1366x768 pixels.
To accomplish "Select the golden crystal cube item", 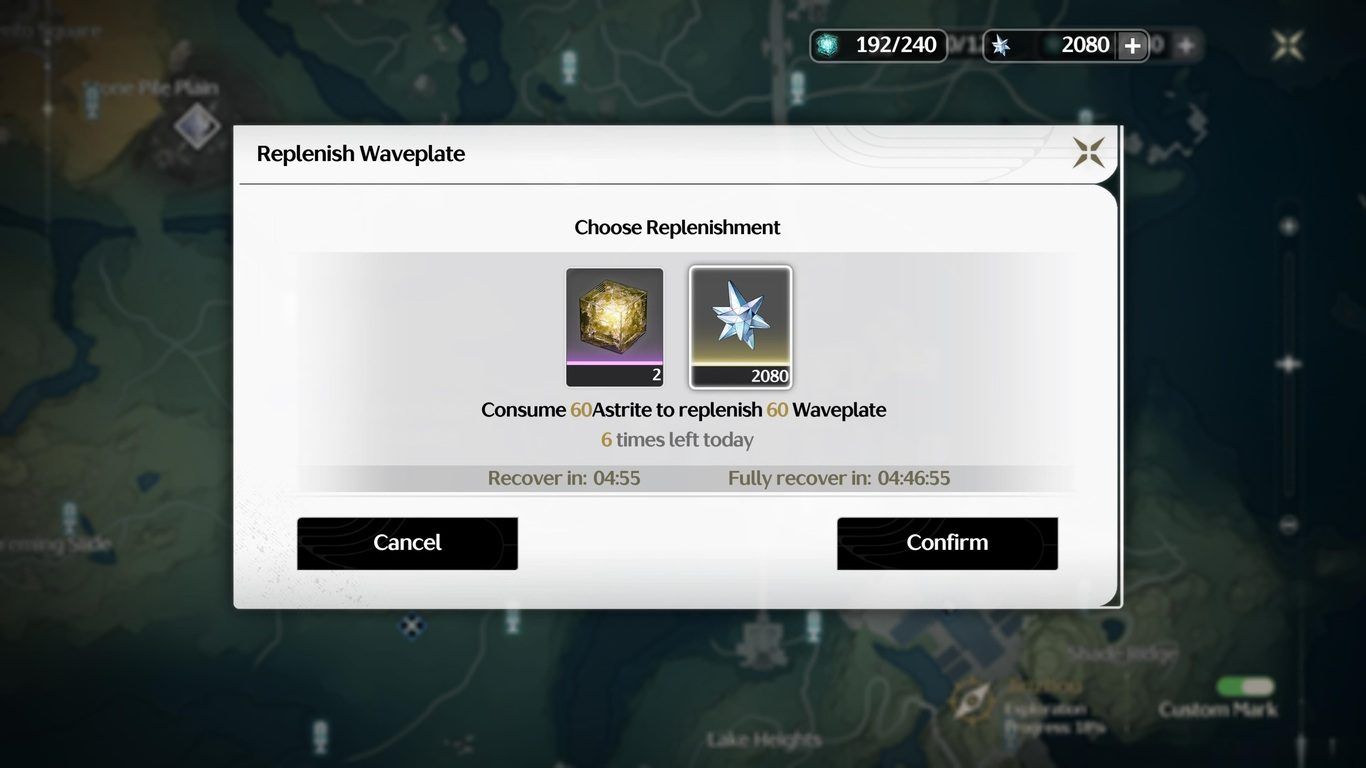I will (x=614, y=326).
